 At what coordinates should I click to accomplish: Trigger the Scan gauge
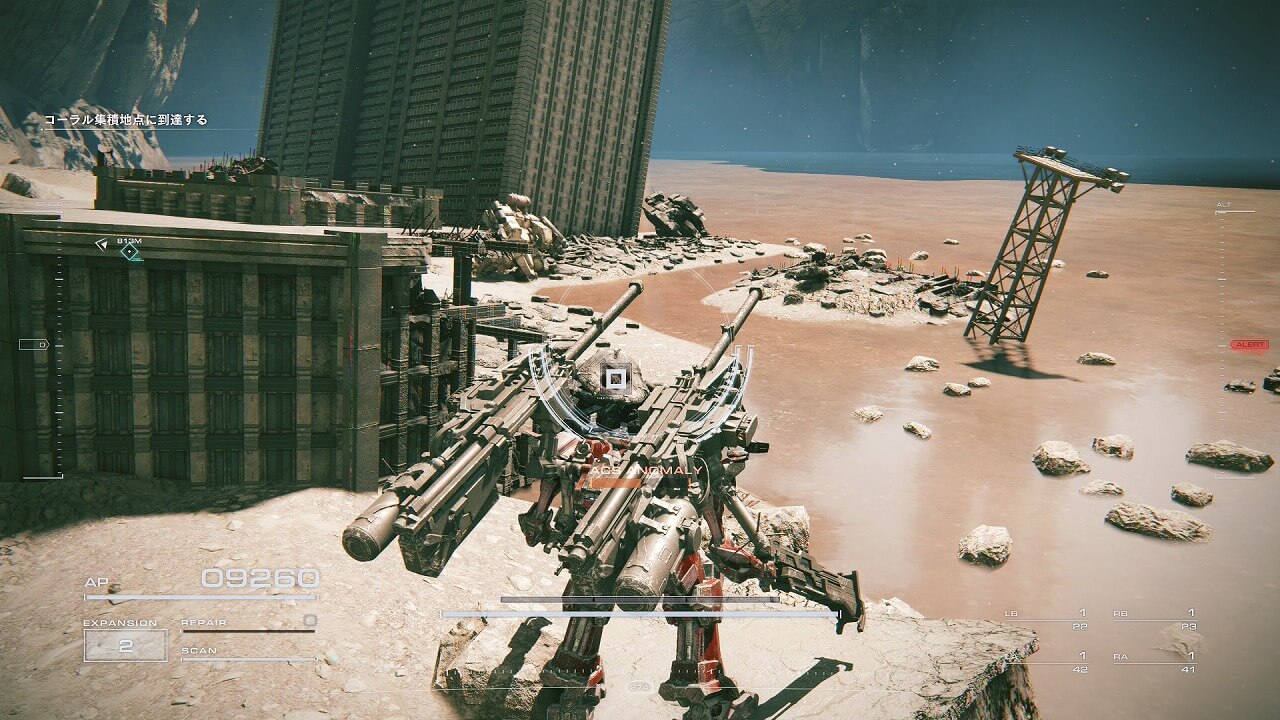click(248, 654)
